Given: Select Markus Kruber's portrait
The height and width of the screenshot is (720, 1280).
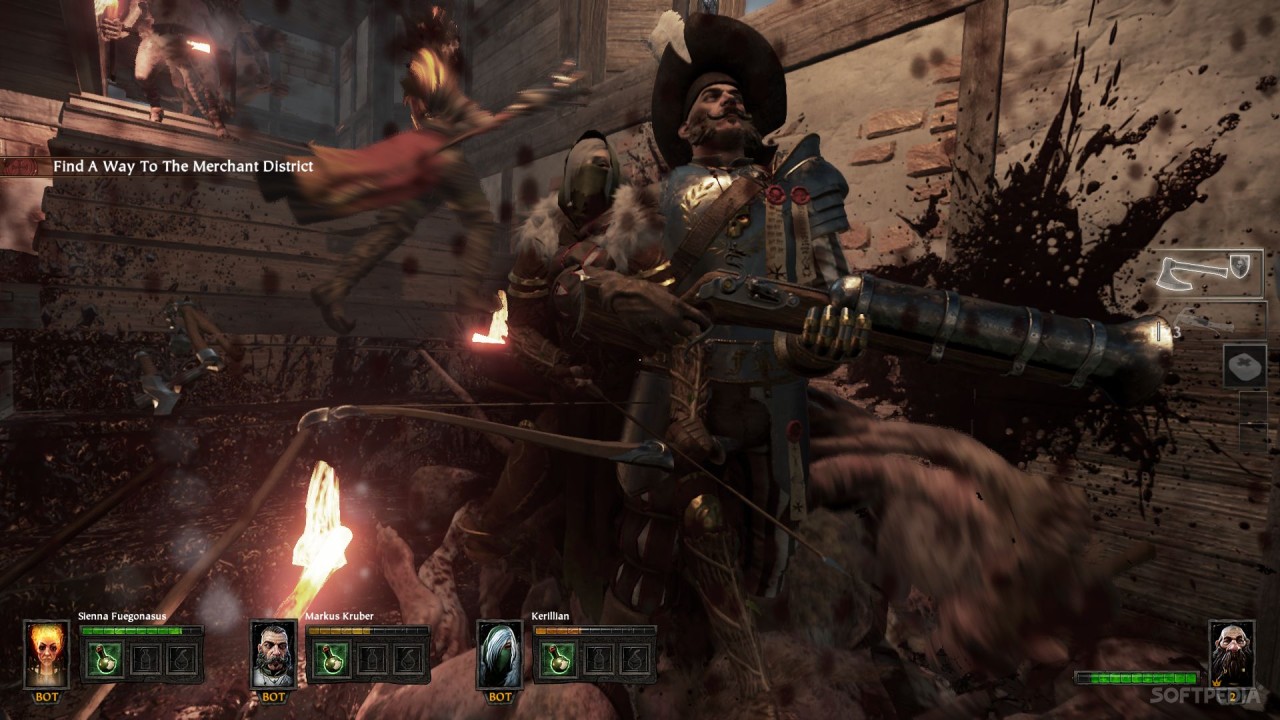Looking at the screenshot, I should click(272, 654).
